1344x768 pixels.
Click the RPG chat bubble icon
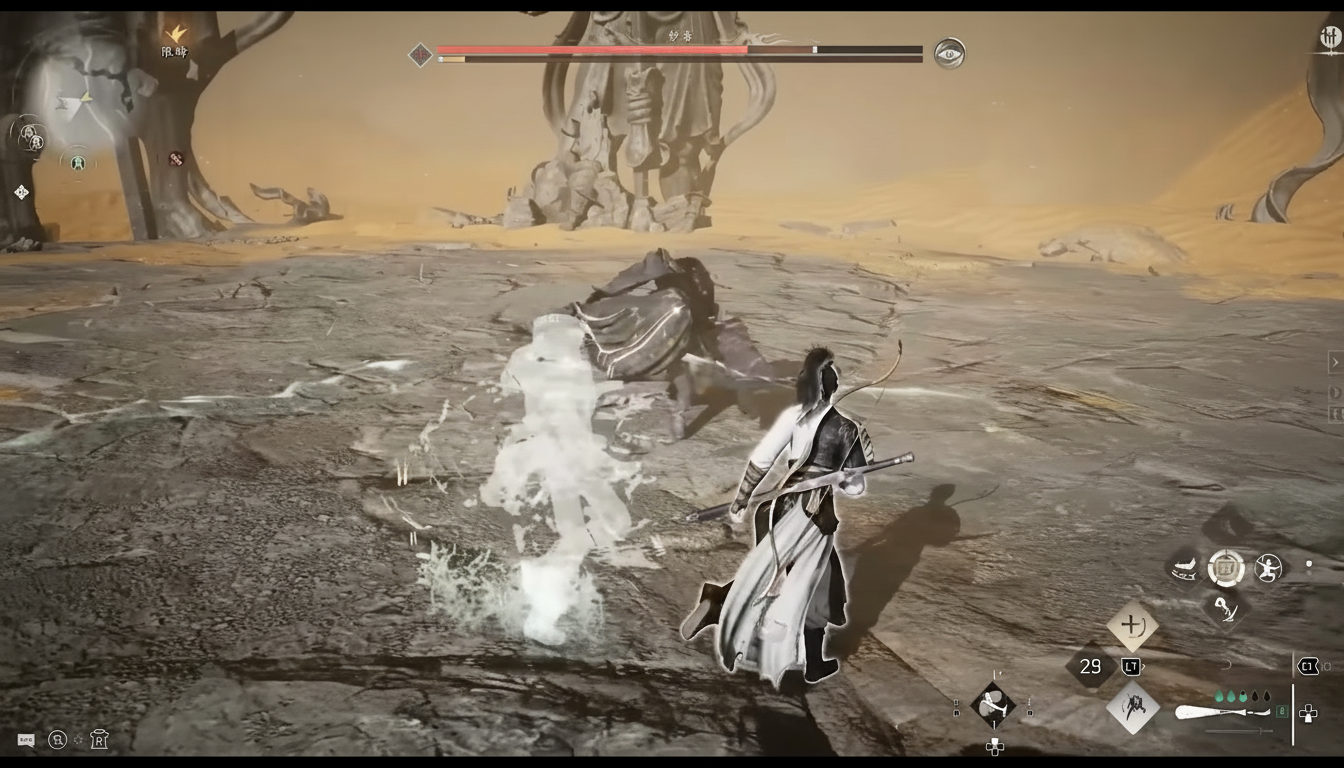pyautogui.click(x=26, y=740)
